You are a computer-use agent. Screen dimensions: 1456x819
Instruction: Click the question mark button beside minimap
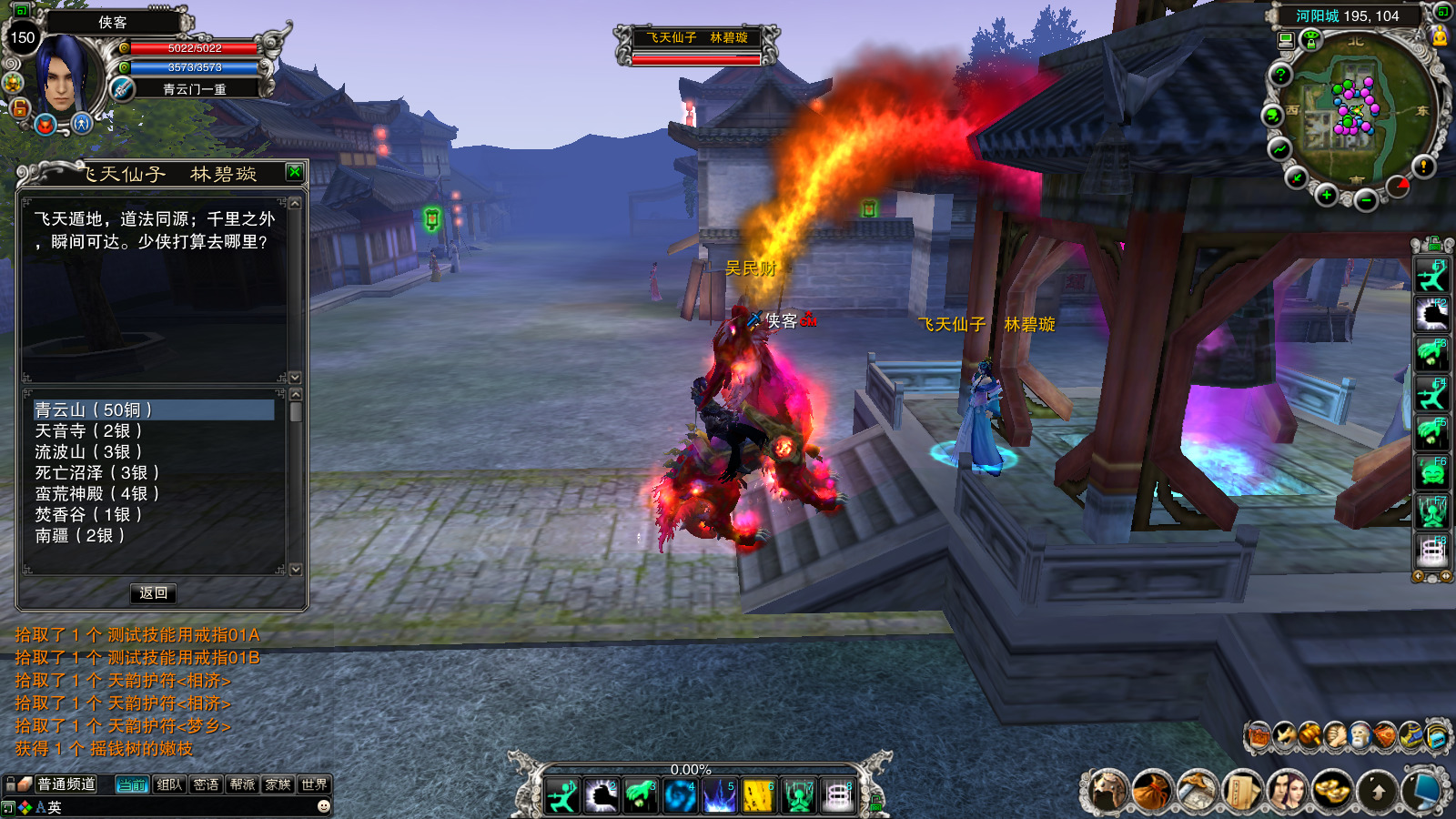click(1280, 76)
